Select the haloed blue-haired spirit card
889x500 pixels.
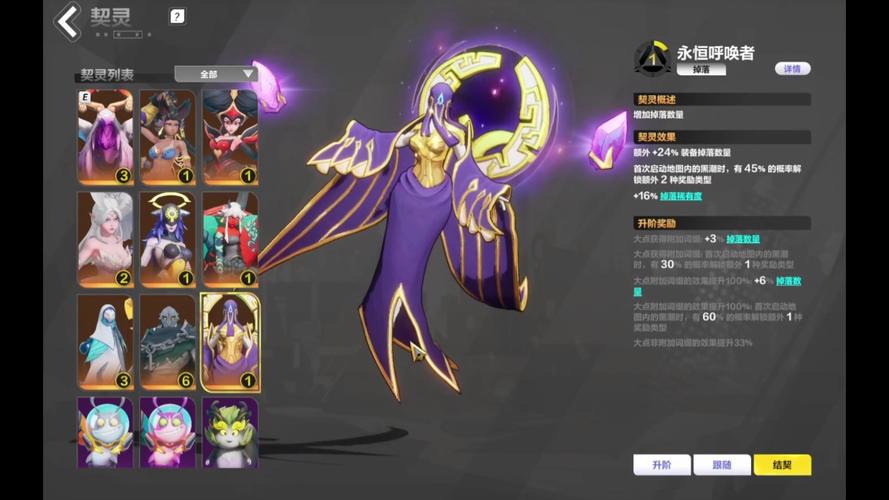[167, 239]
